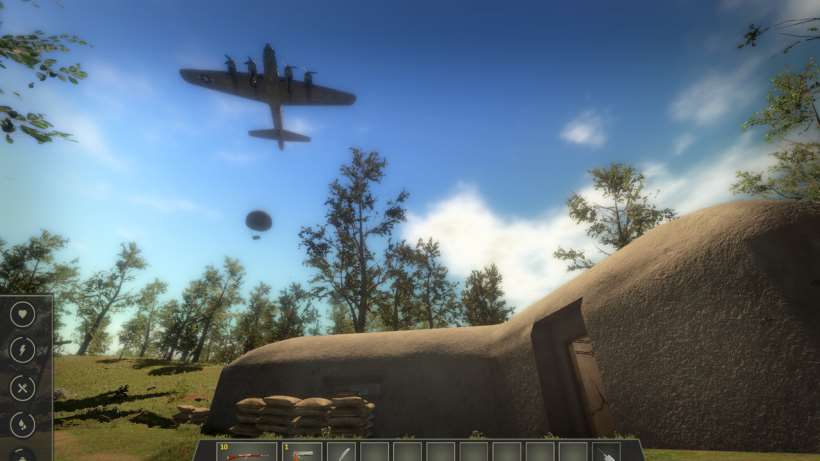Select the knife hotbar slot
Screen dimensions: 820x461
click(x=341, y=452)
